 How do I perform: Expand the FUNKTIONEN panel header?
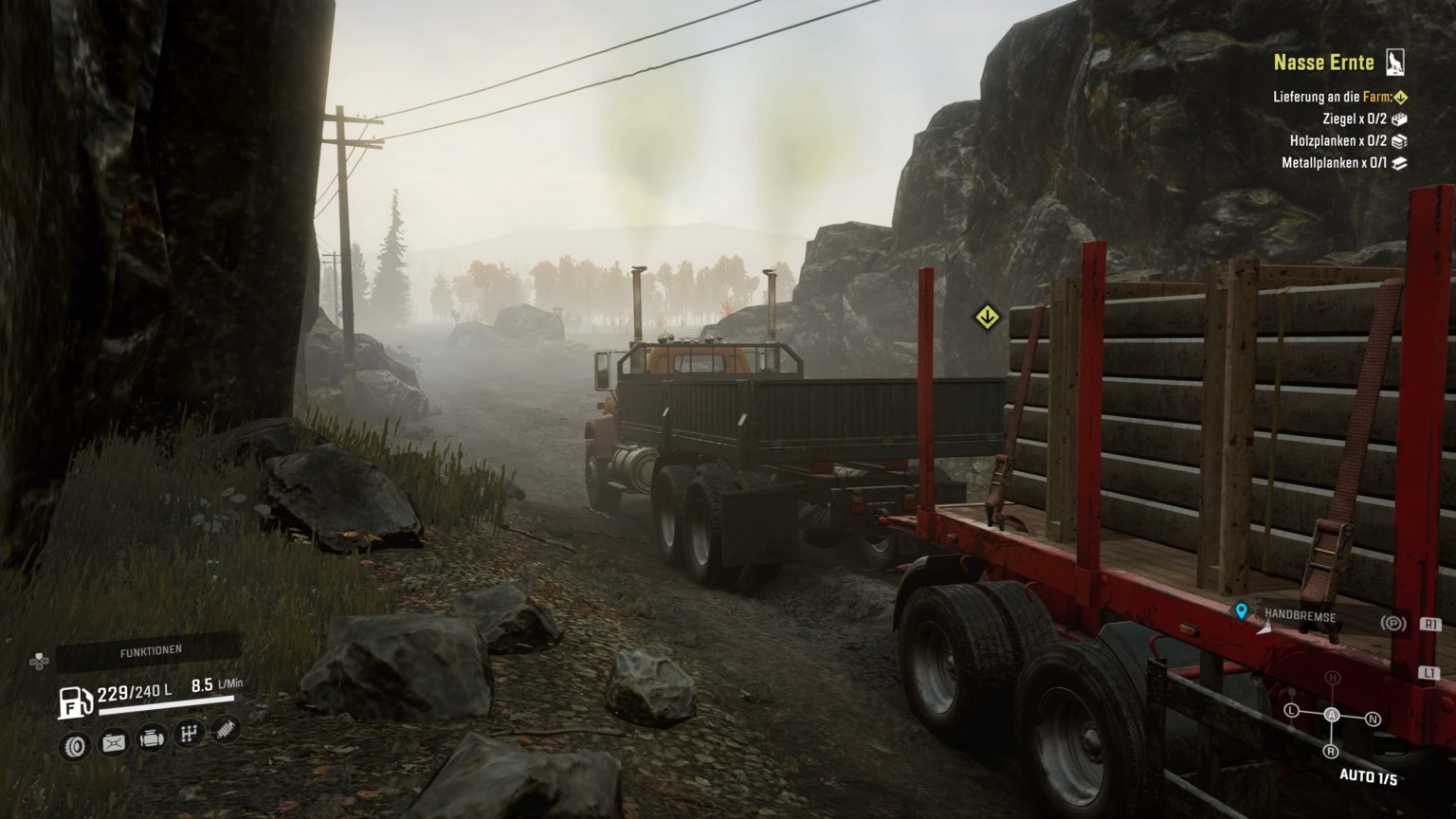tap(152, 648)
